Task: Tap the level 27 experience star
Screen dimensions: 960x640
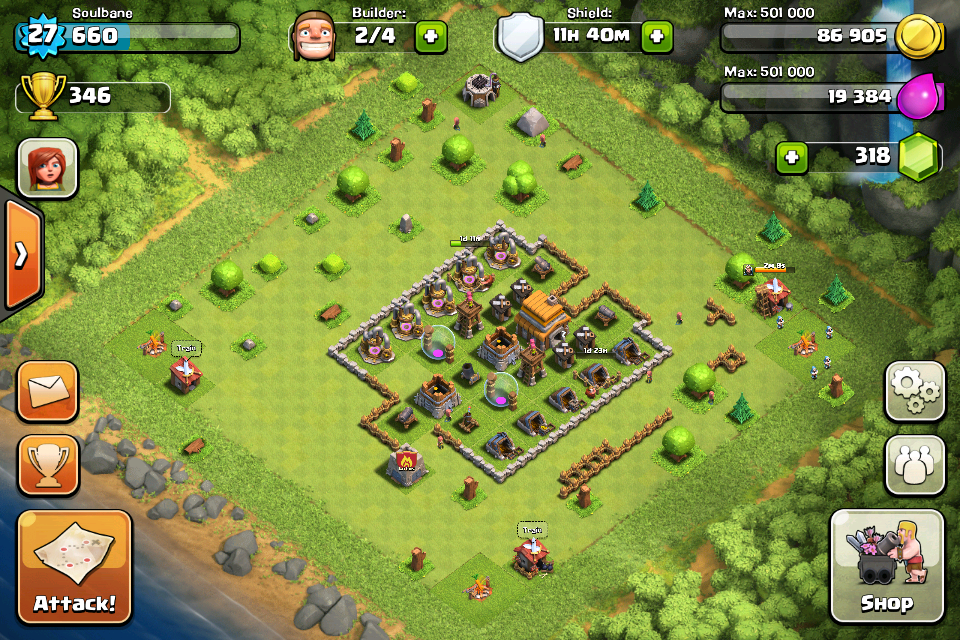Action: (x=39, y=36)
